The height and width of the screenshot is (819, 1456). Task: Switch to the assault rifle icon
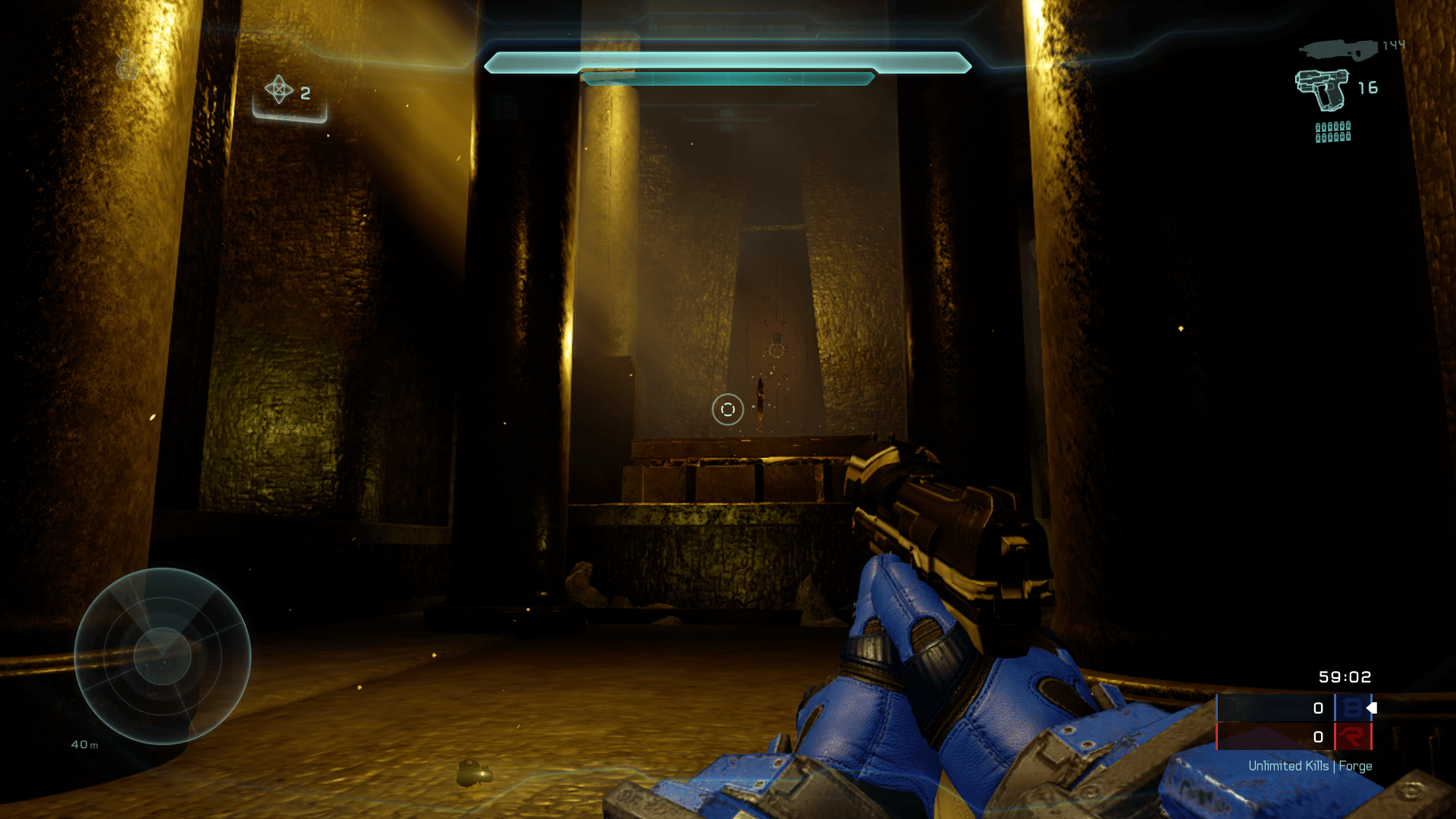coord(1338,50)
